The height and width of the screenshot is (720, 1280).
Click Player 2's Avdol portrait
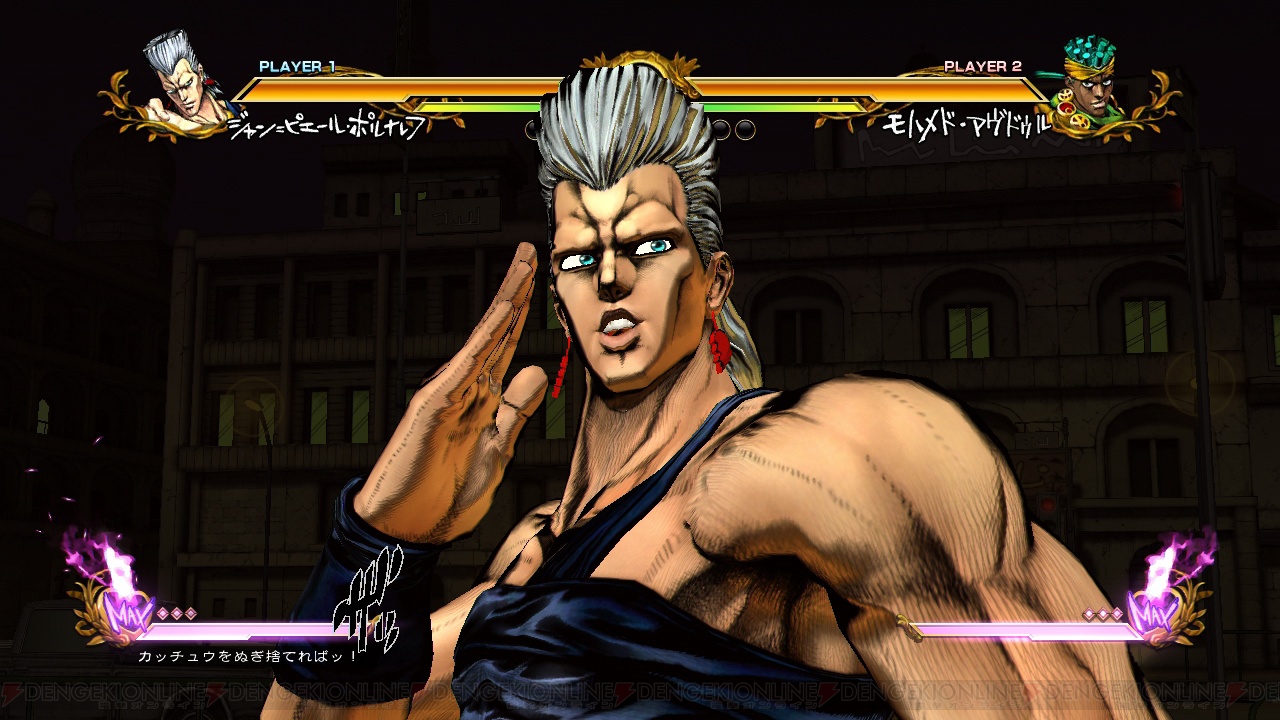tap(1092, 85)
